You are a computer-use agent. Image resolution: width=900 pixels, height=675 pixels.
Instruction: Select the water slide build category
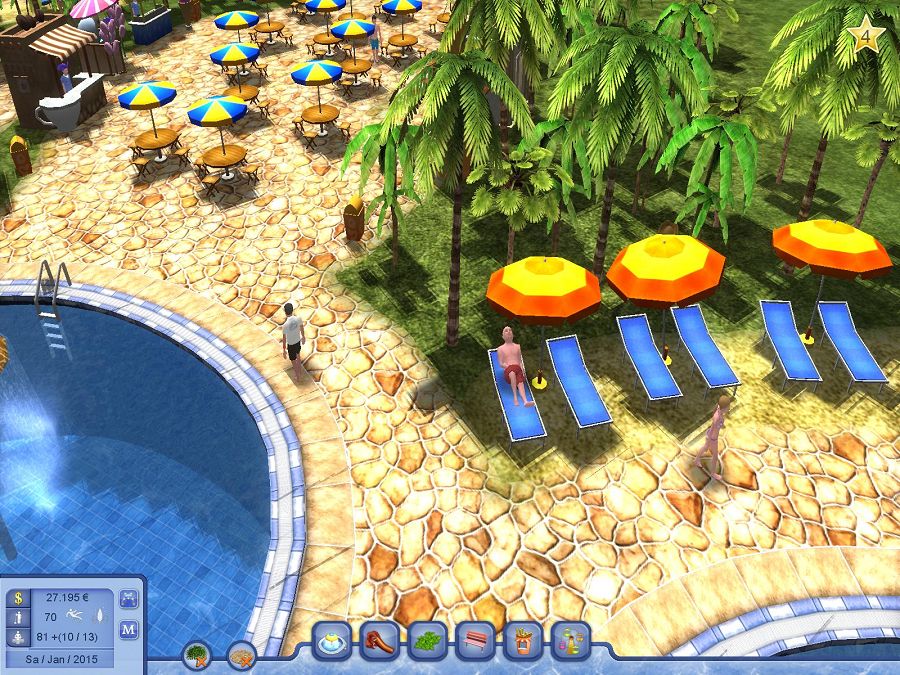(380, 641)
